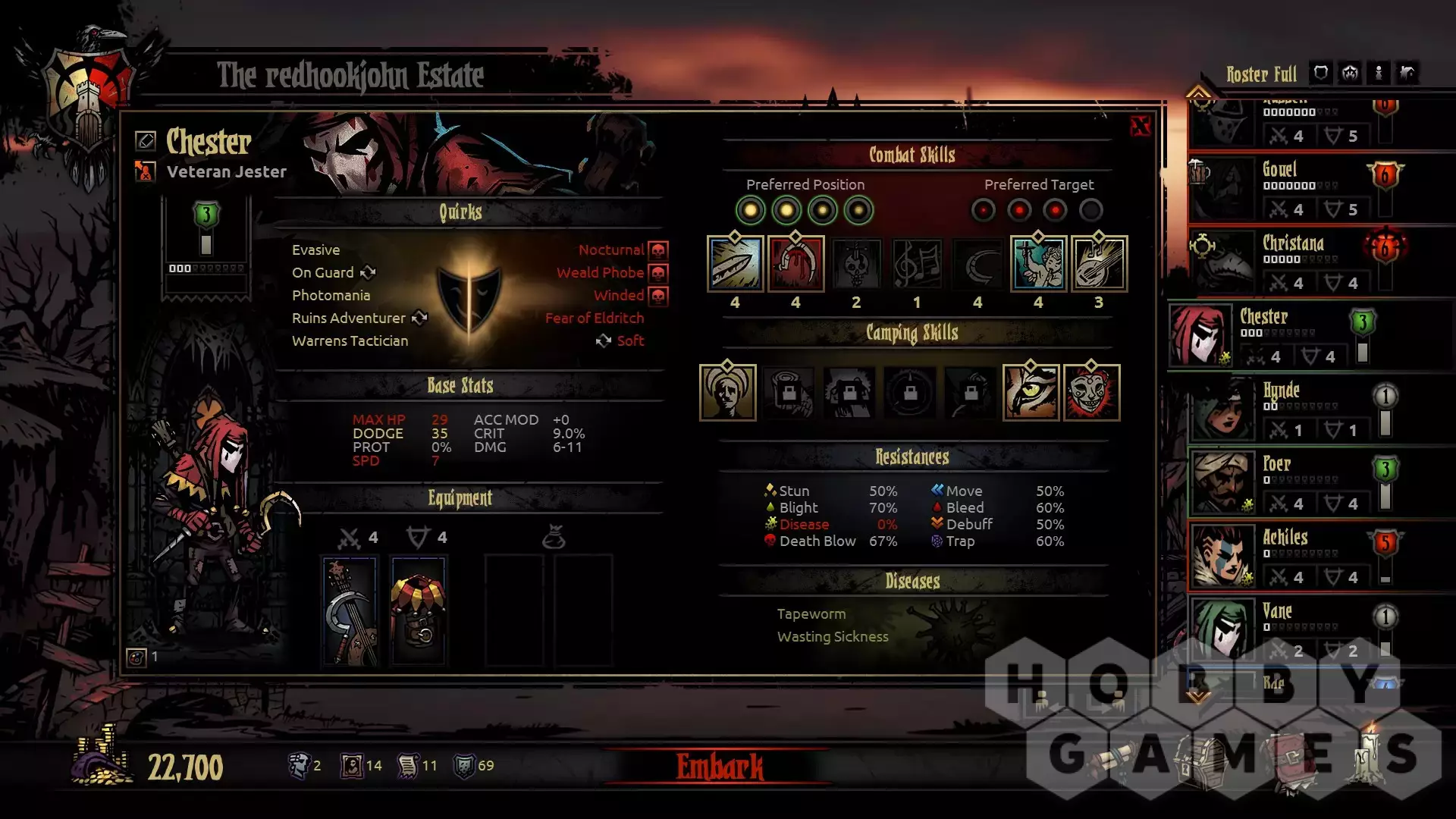
Task: Toggle the red sickle Harvest skill
Action: click(x=795, y=264)
